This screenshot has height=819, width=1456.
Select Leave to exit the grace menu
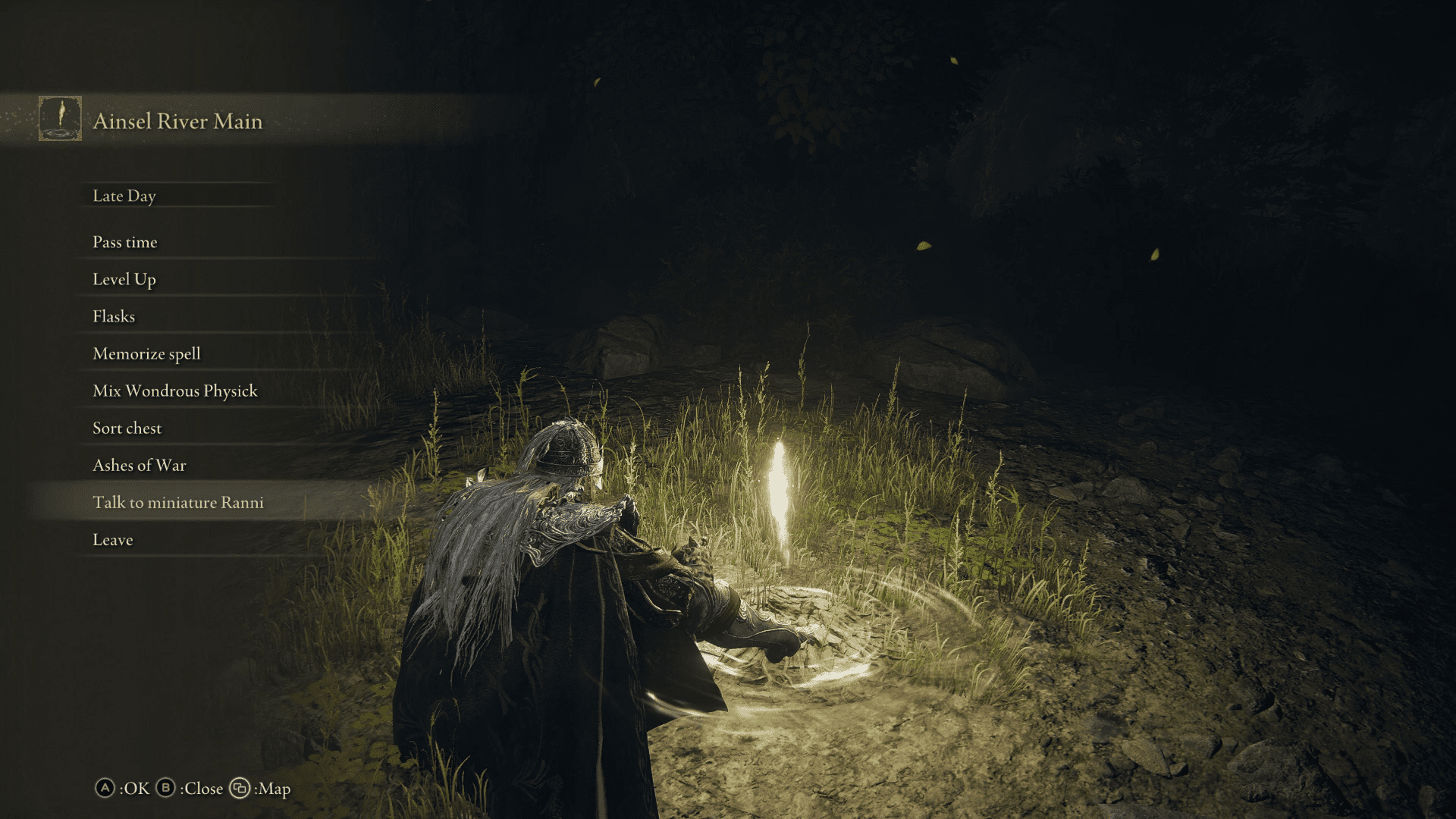pos(111,539)
